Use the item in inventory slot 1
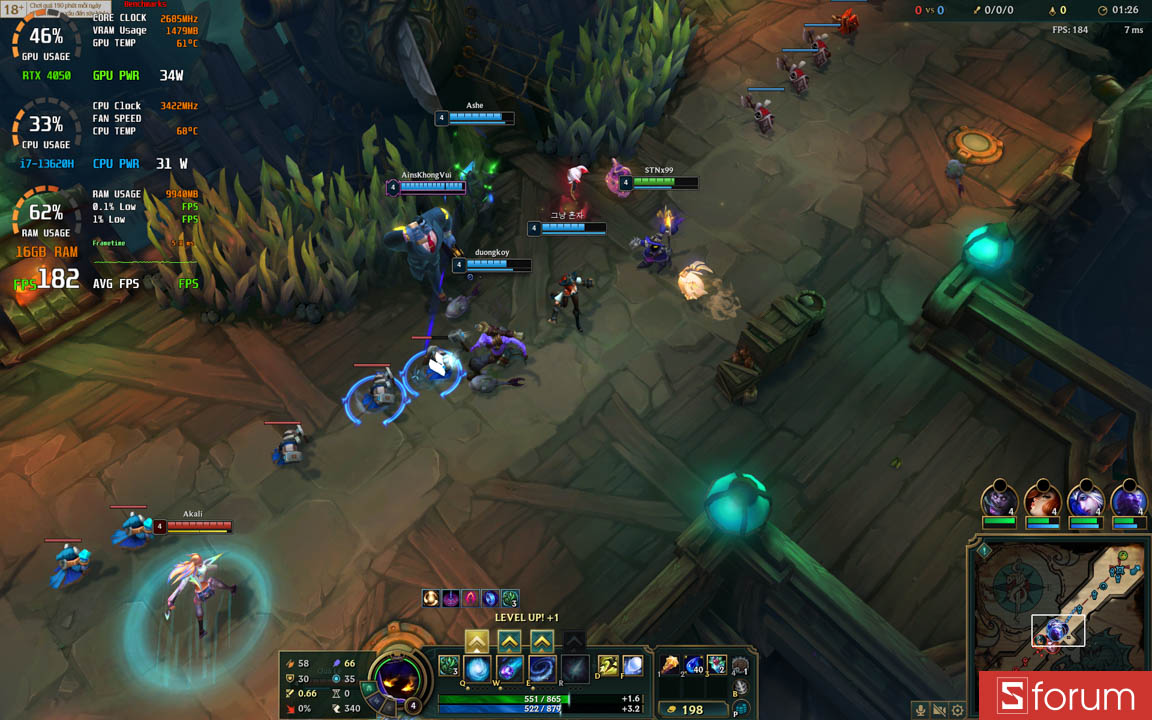The width and height of the screenshot is (1152, 720). pyautogui.click(x=670, y=665)
